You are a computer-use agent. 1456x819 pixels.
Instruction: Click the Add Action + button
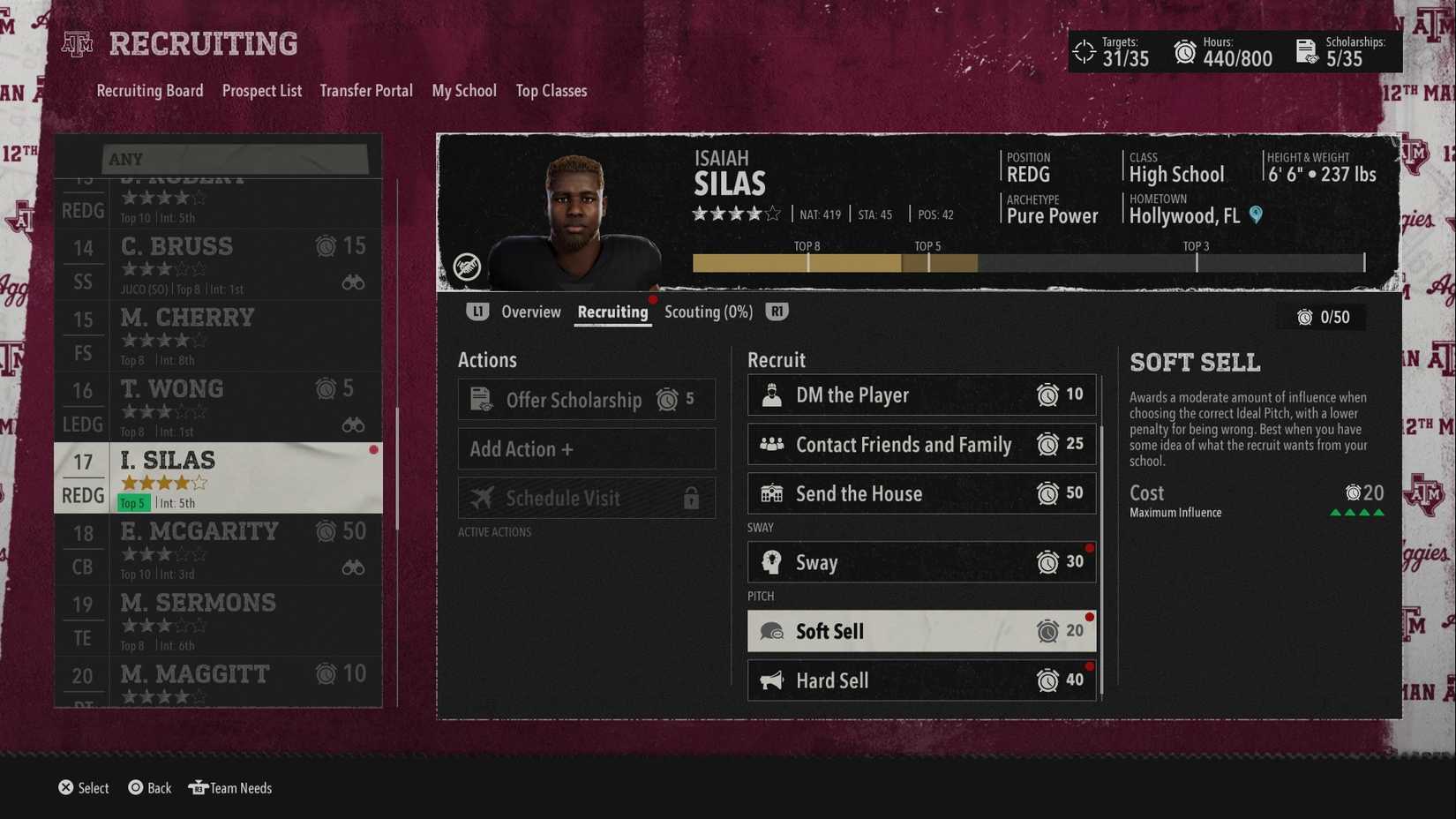[586, 448]
